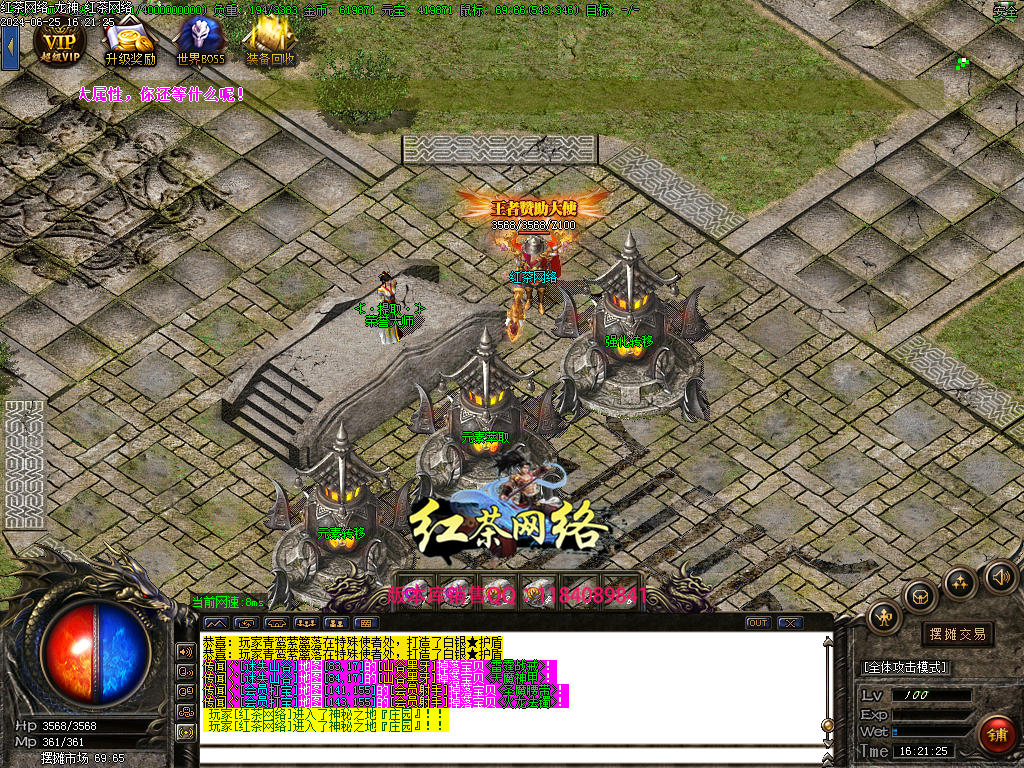
Task: Click the chat window scrollbar knob
Action: (x=827, y=725)
